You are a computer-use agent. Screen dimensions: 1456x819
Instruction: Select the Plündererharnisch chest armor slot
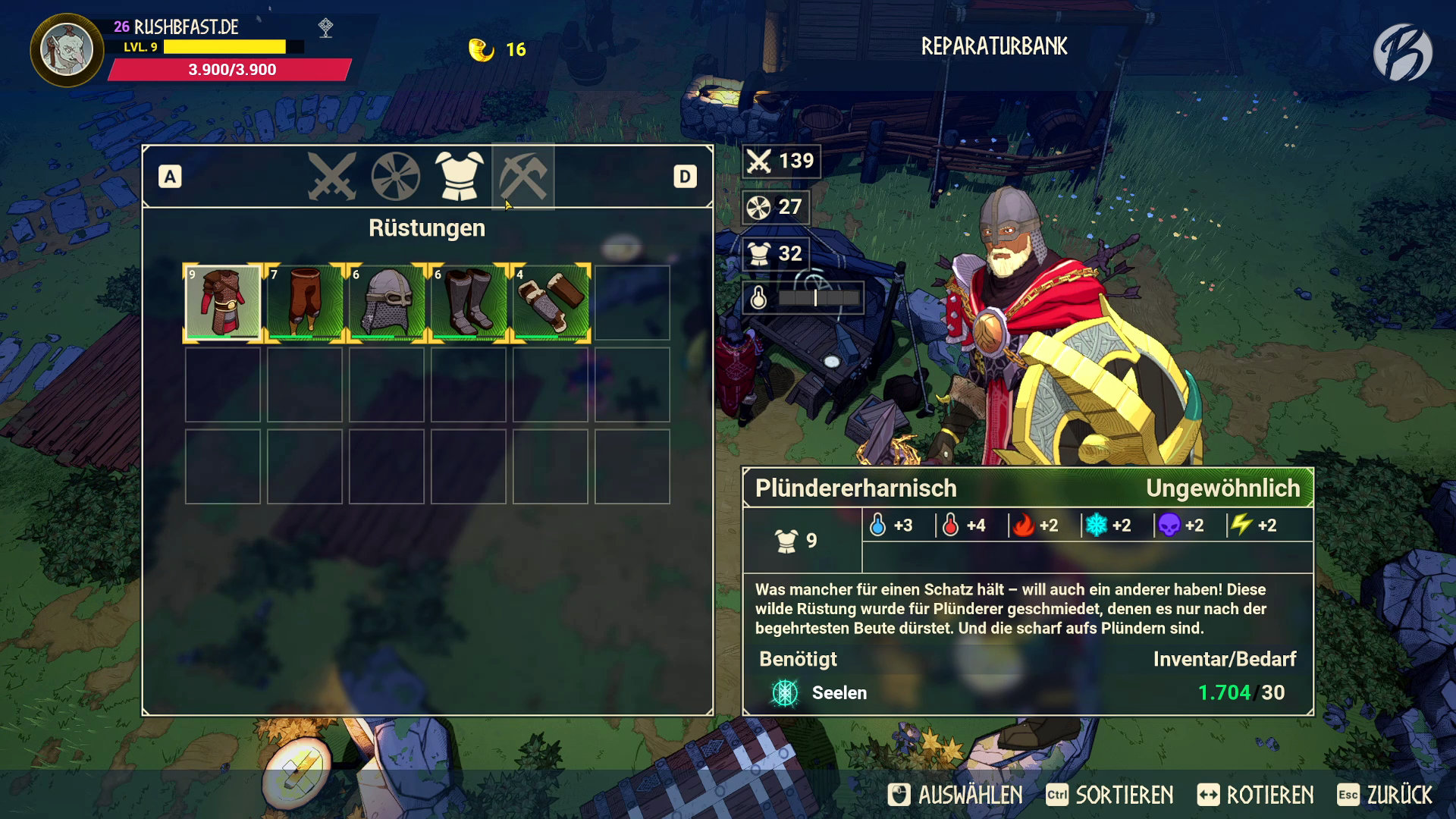[x=223, y=303]
